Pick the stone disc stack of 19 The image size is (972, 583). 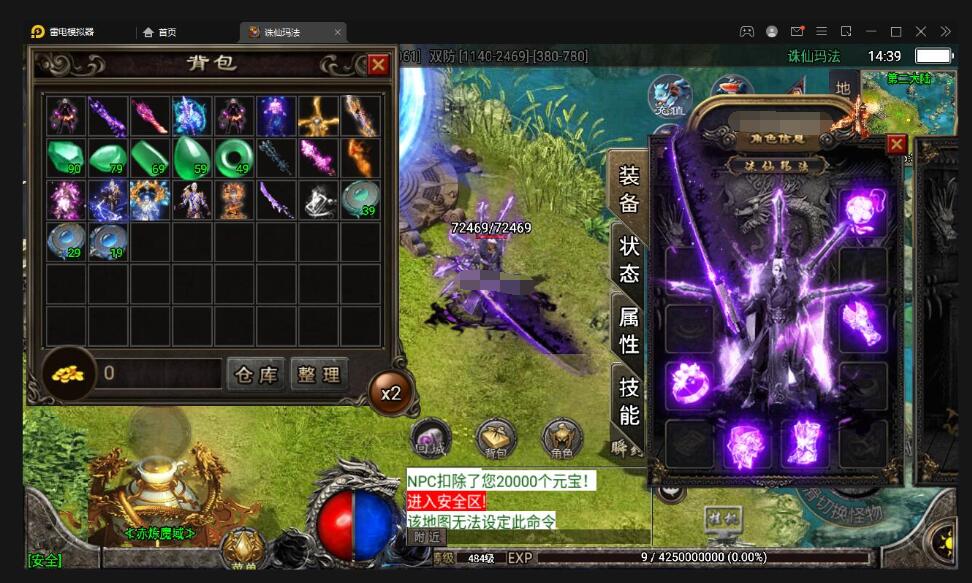coord(108,242)
